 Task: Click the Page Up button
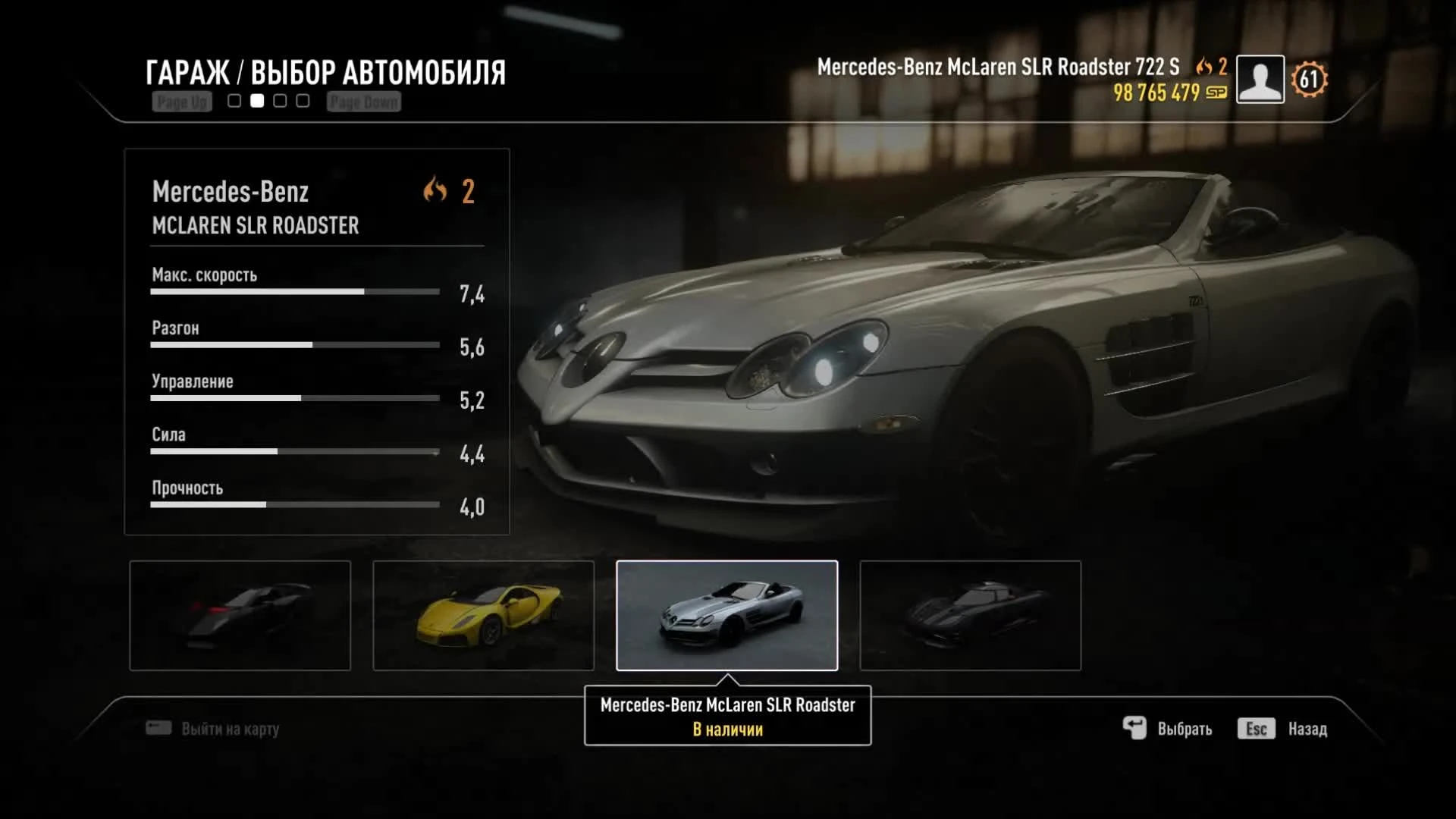point(182,101)
